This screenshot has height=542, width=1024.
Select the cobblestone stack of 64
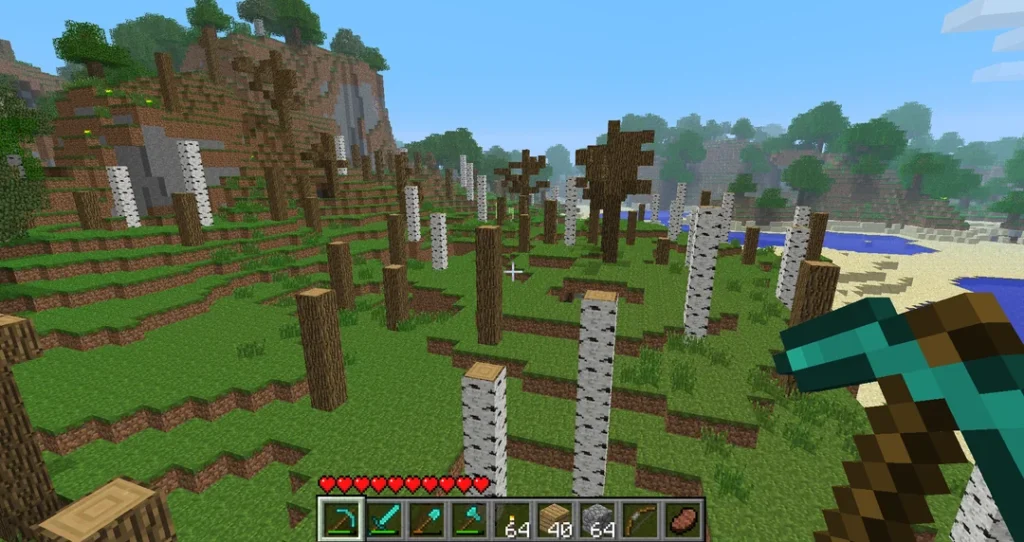598,519
